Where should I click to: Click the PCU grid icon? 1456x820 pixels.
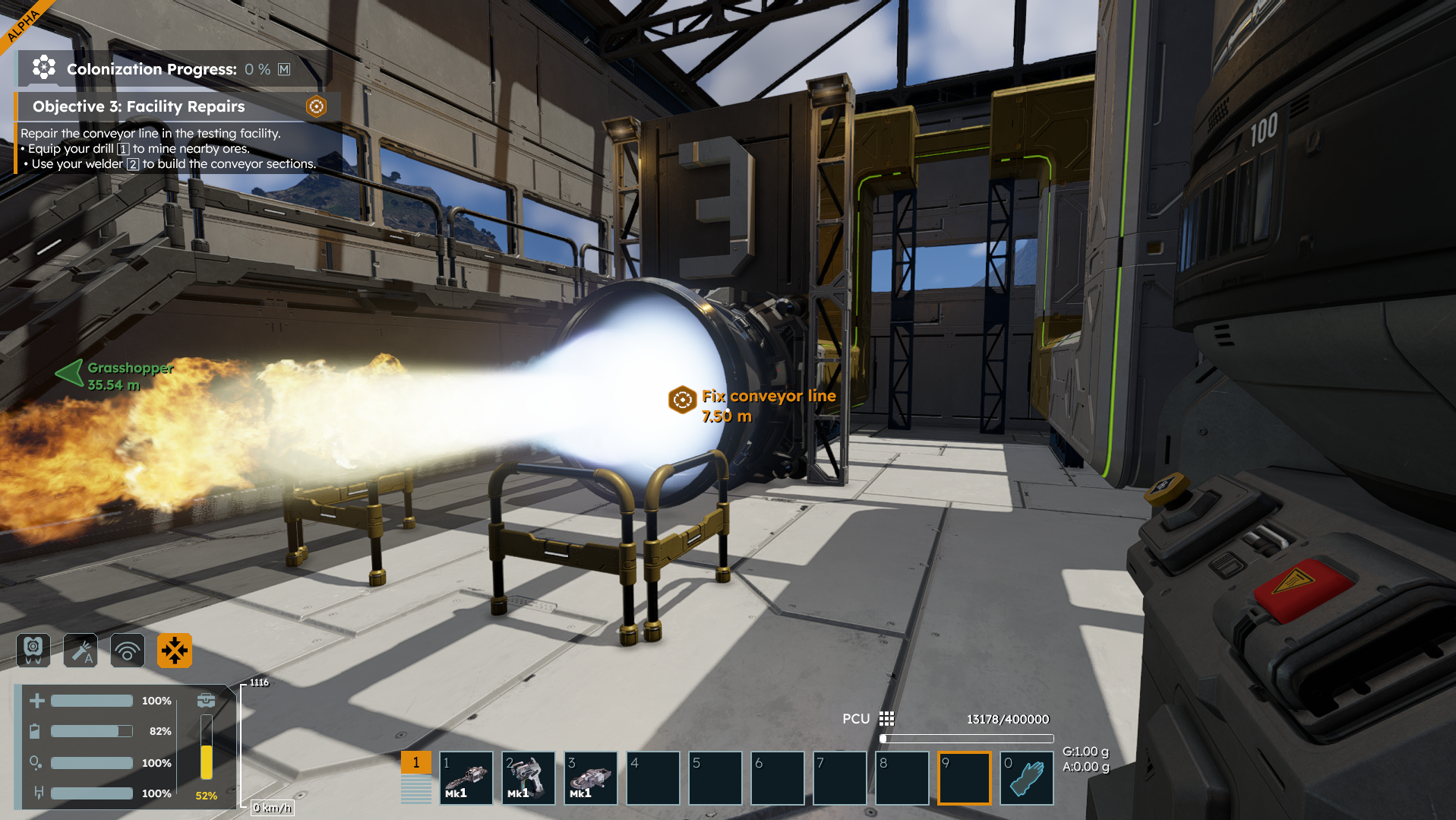coord(886,719)
